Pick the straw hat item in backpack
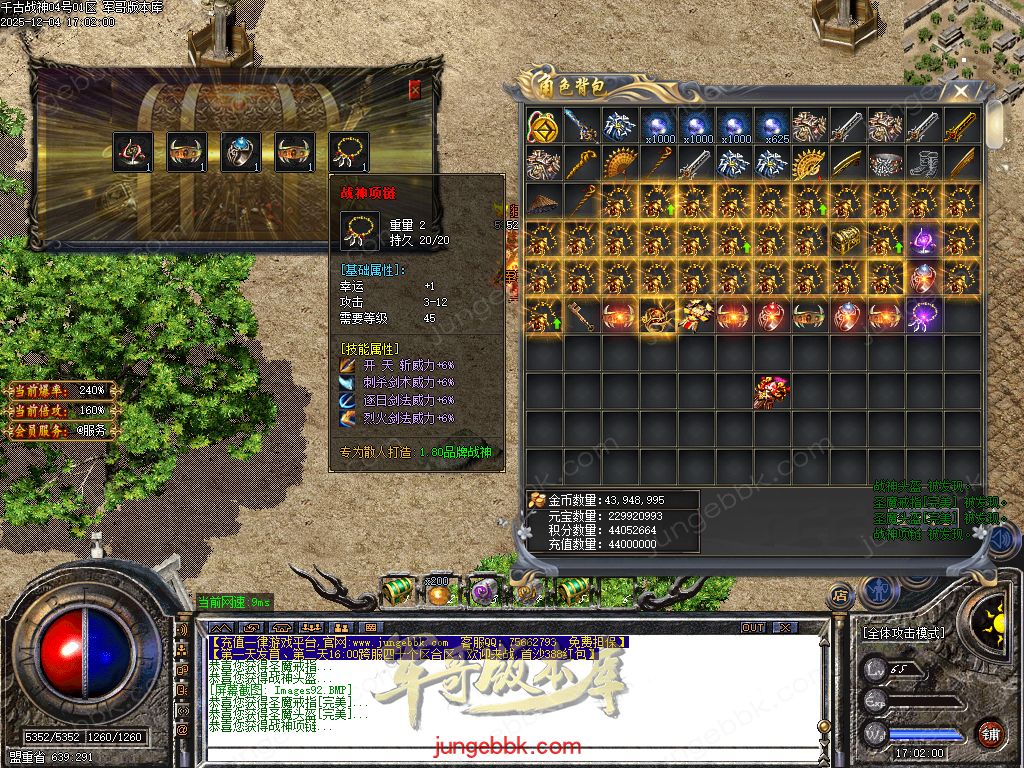Image resolution: width=1024 pixels, height=768 pixels. tap(543, 202)
